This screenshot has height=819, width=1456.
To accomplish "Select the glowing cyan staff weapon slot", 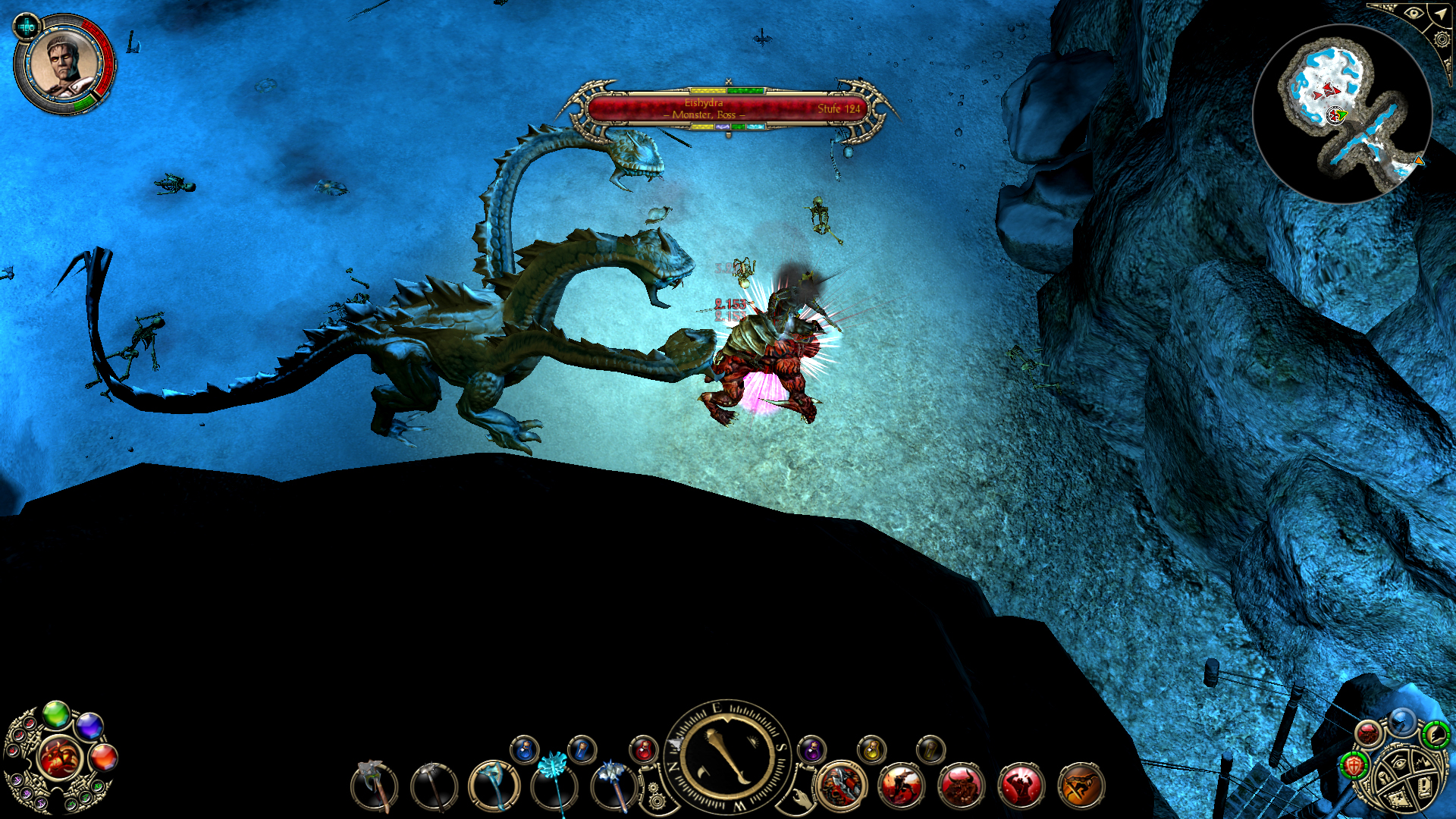I will (554, 786).
